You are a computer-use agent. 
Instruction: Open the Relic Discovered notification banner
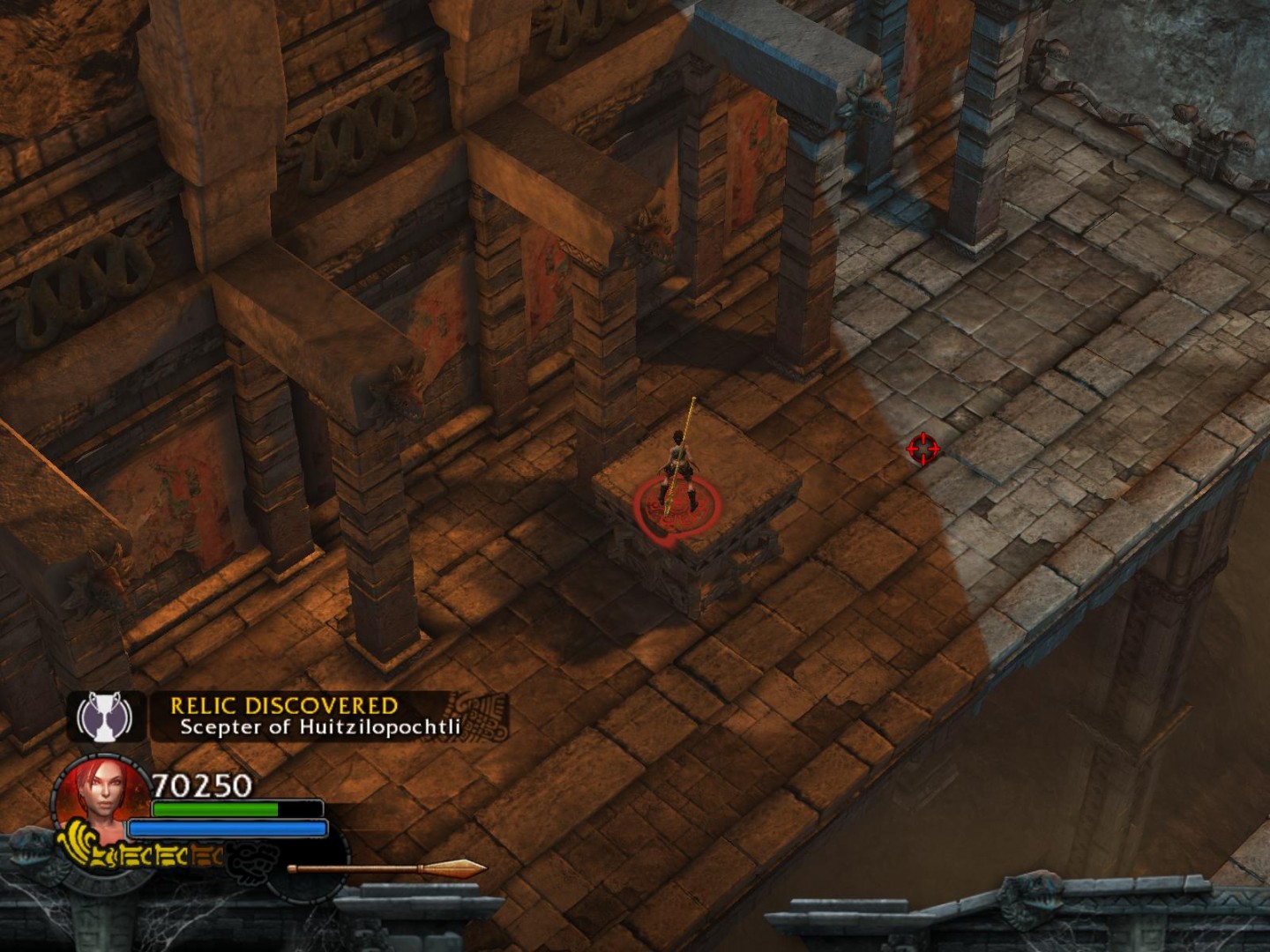(317, 716)
